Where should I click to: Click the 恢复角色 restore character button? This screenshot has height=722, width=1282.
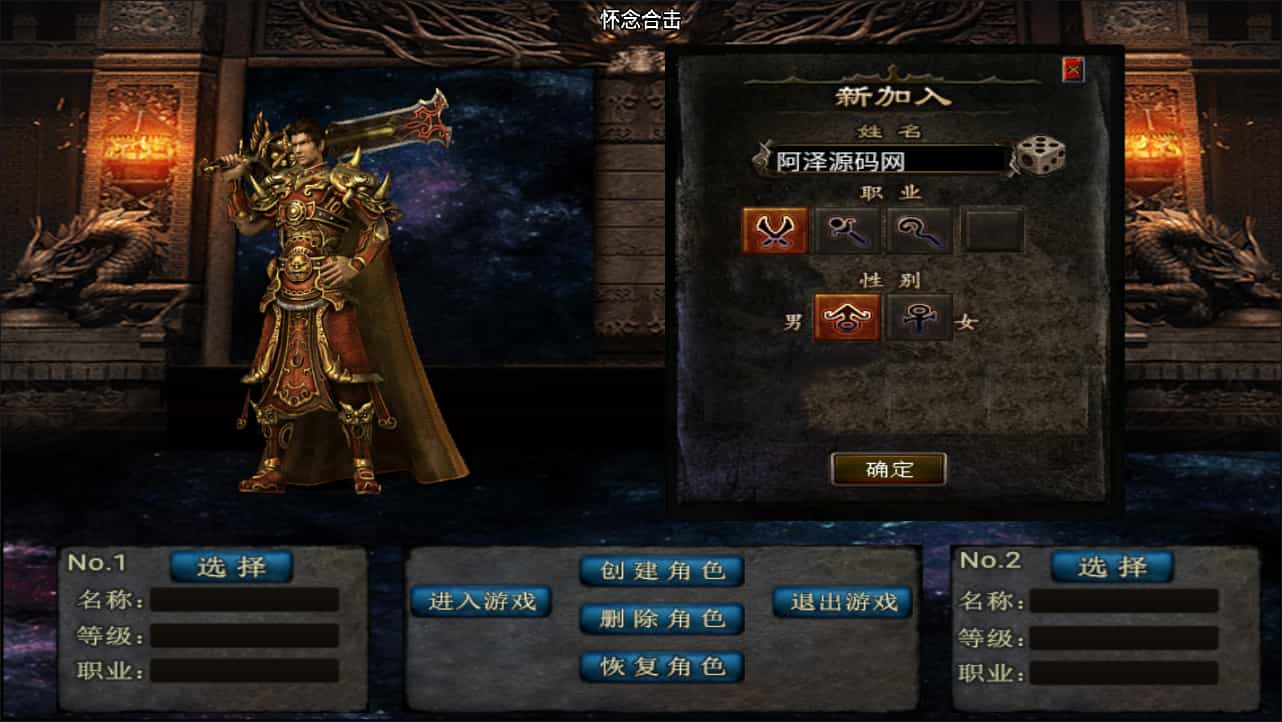click(x=661, y=667)
